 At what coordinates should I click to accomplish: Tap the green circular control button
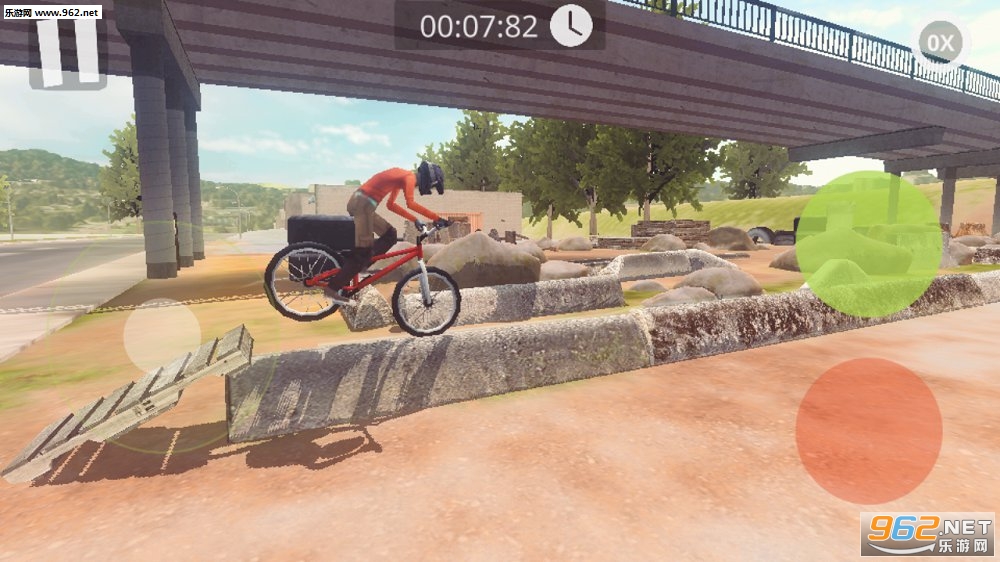click(x=868, y=244)
